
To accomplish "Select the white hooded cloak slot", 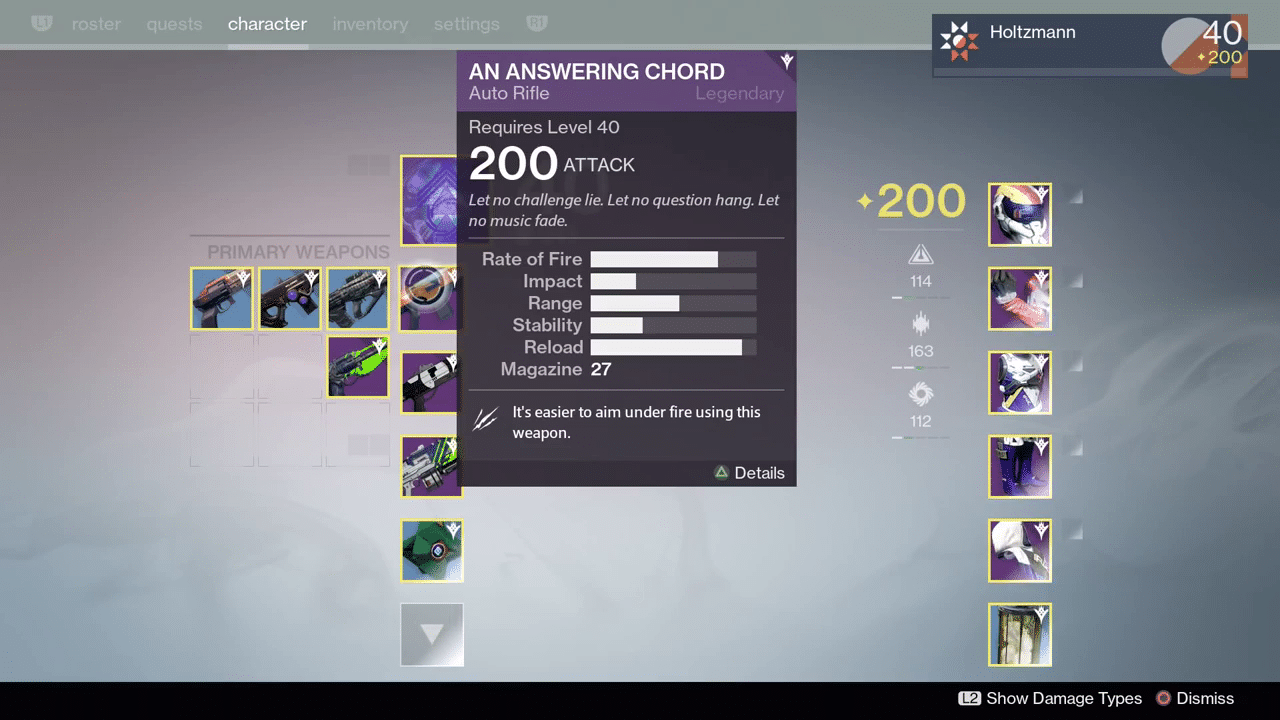I will [1019, 550].
